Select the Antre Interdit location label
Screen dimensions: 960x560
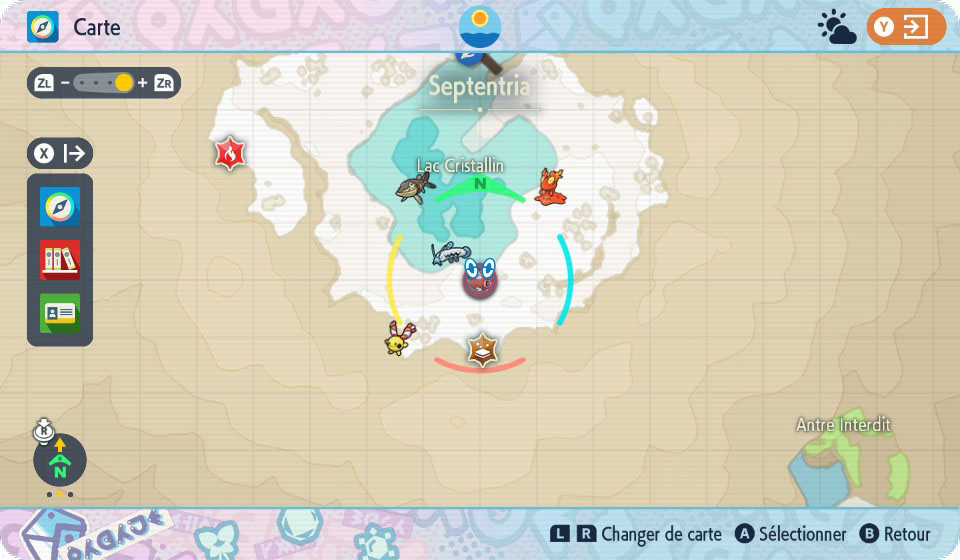(x=843, y=425)
